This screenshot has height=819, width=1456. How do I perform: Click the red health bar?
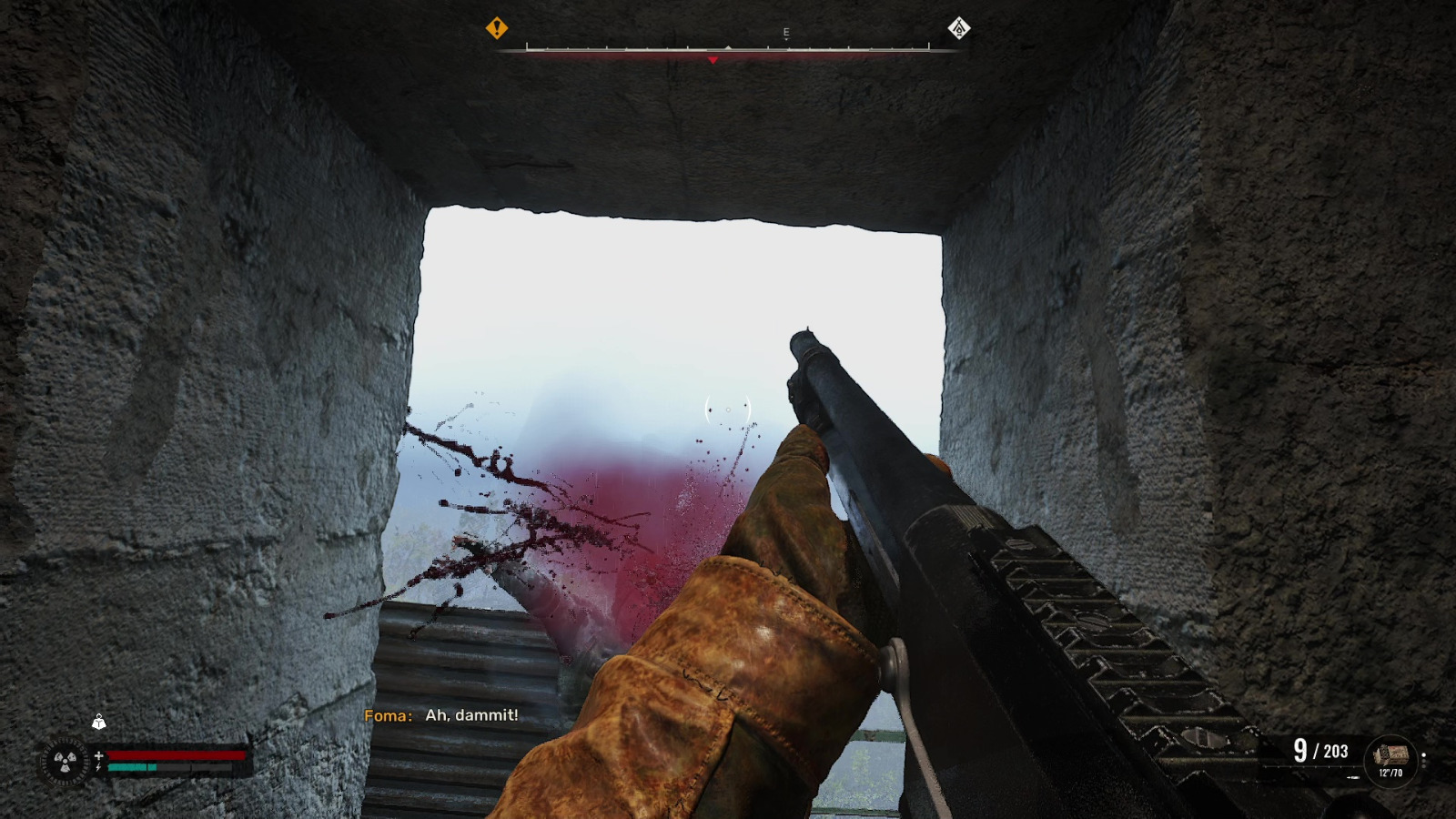(x=177, y=755)
